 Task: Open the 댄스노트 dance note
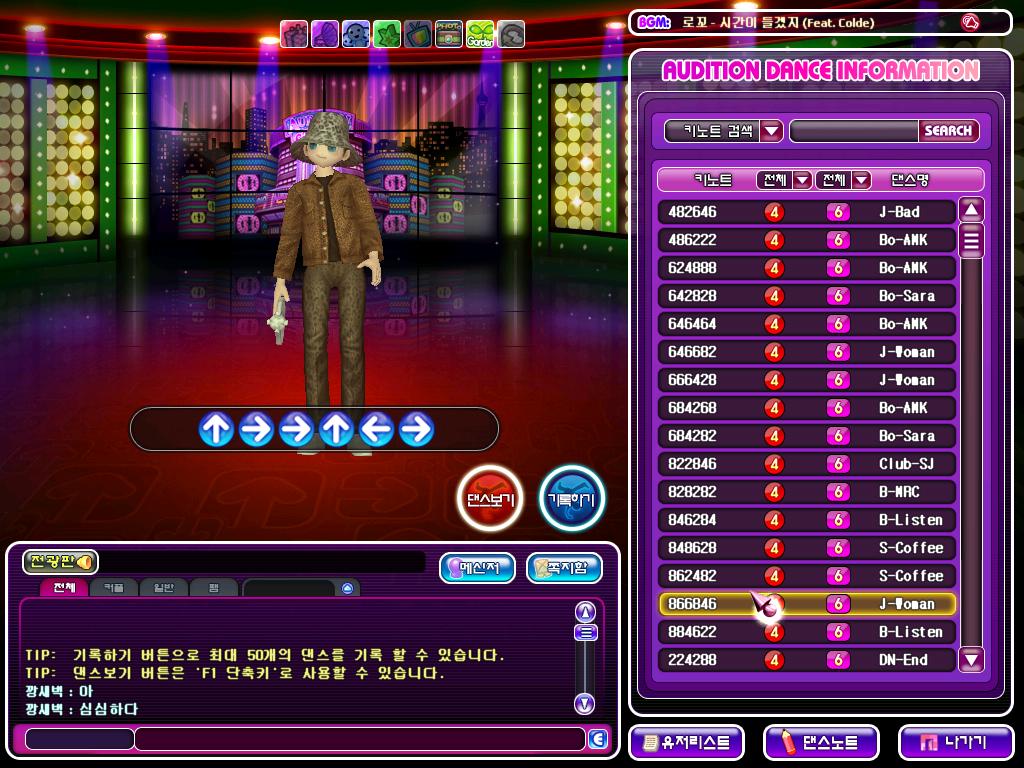821,743
